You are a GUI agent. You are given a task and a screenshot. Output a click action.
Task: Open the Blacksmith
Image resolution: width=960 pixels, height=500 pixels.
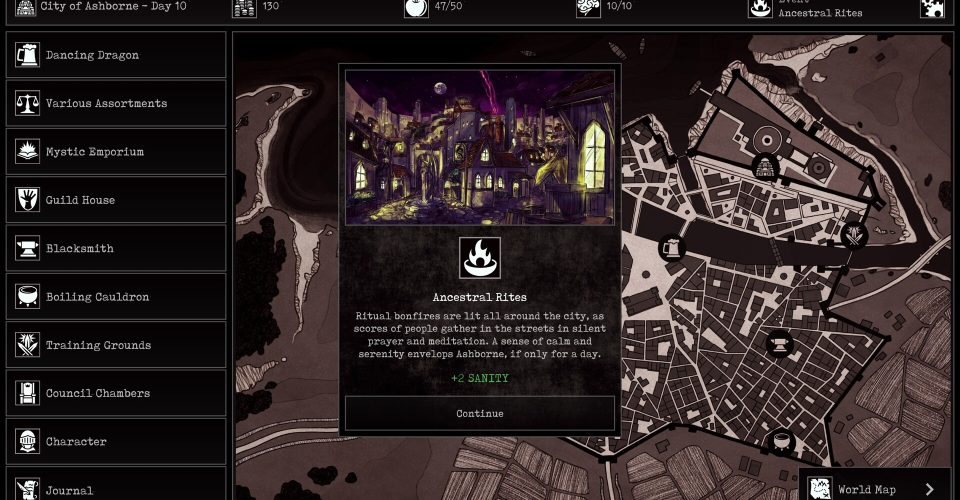coord(116,248)
